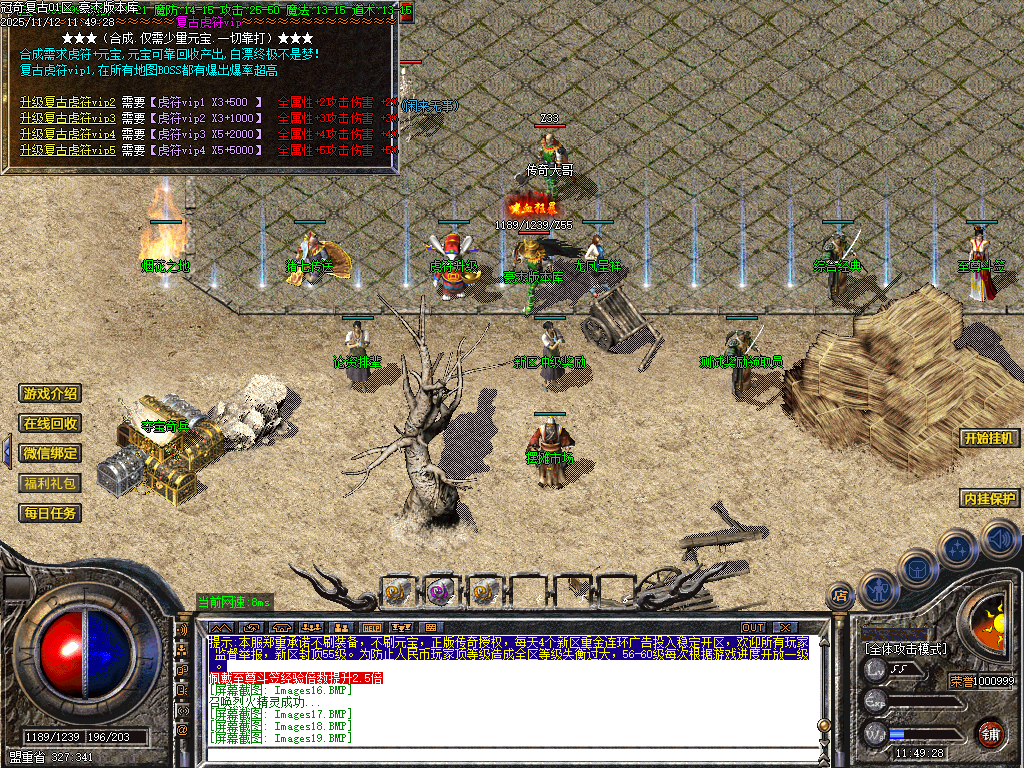1024x768 pixels.
Task: Select the 微信绑定 WeChat binding button
Action: [x=51, y=453]
